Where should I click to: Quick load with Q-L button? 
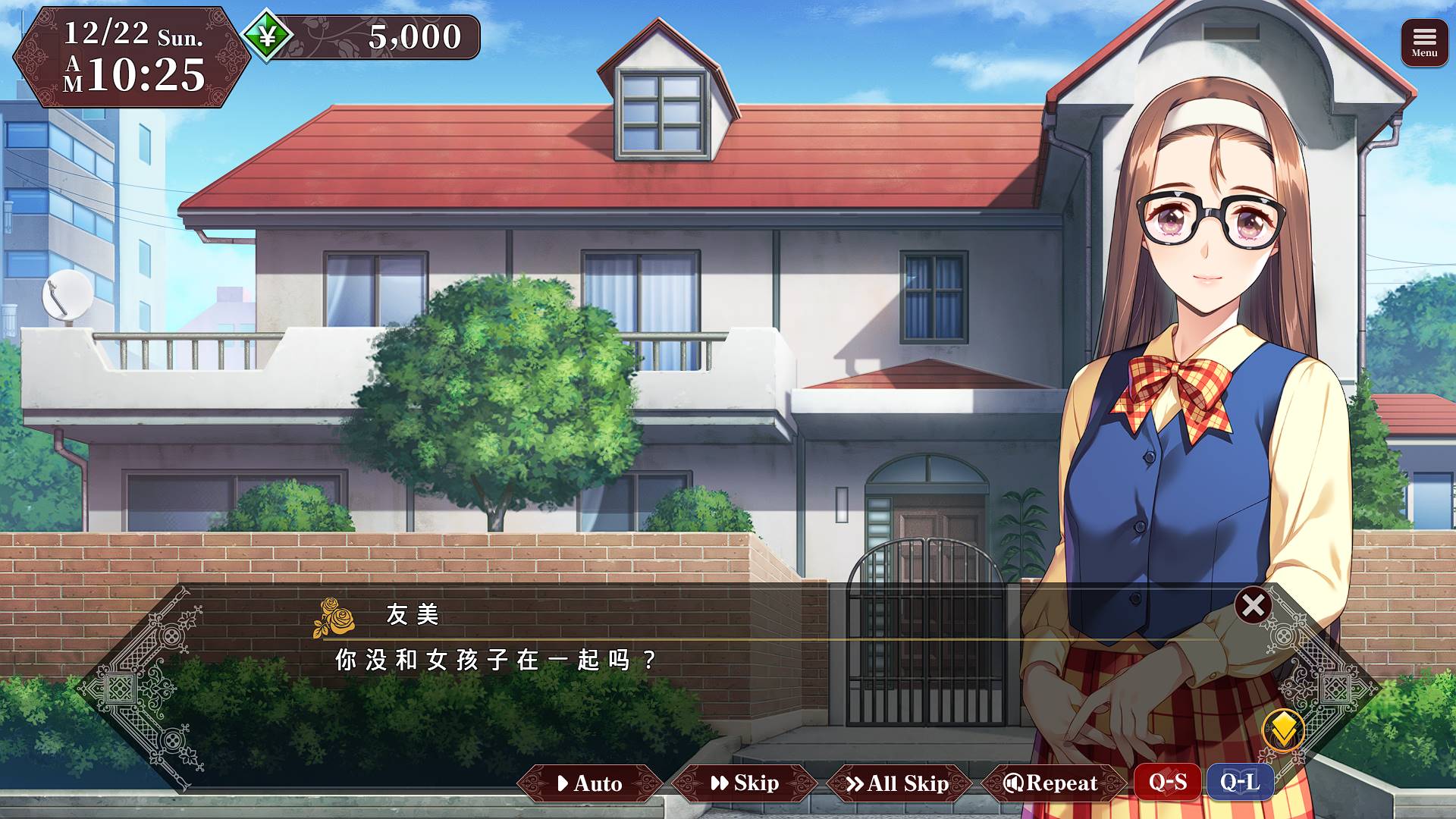[x=1240, y=782]
